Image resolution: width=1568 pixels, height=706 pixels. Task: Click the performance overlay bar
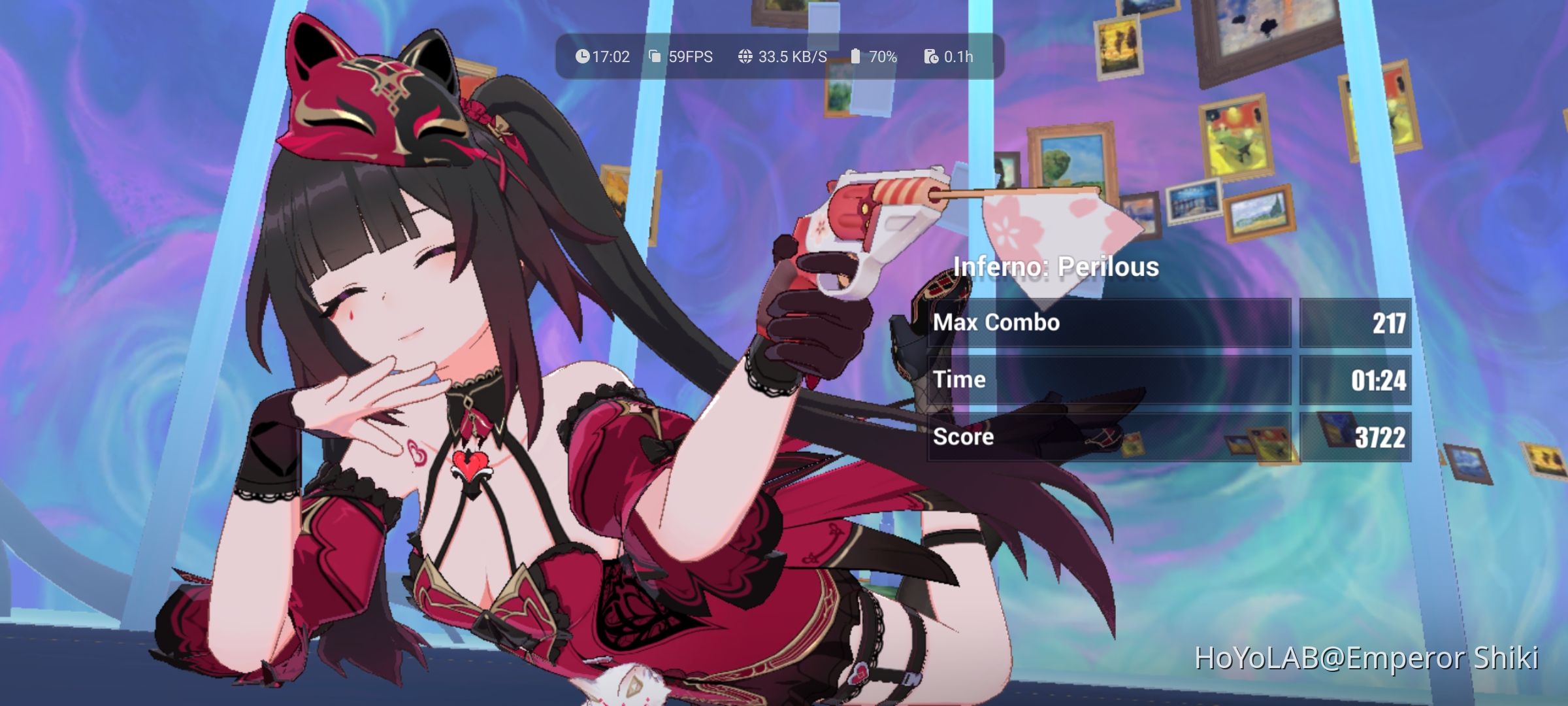click(x=777, y=57)
